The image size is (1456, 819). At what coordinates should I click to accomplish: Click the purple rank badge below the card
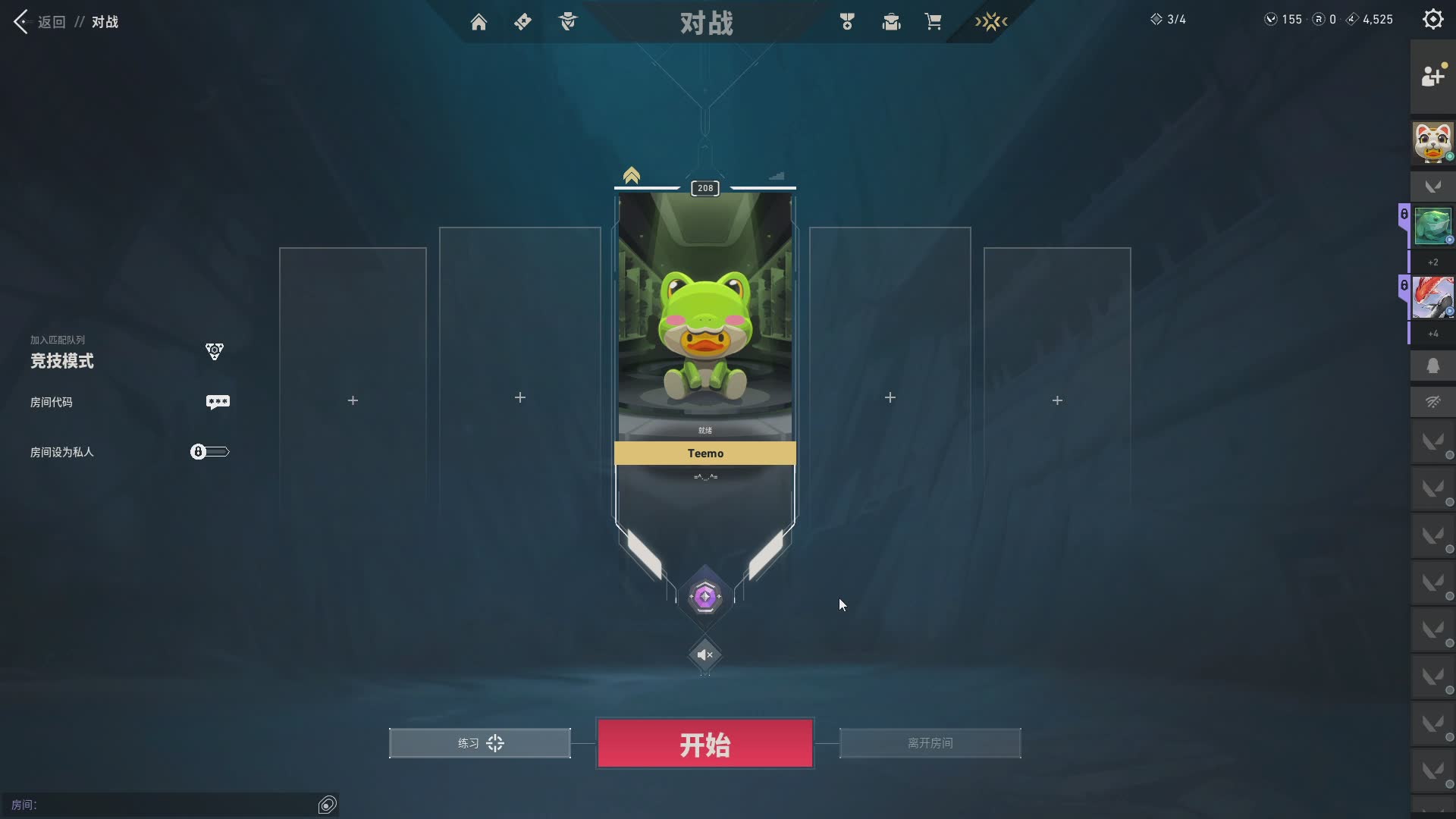point(704,597)
